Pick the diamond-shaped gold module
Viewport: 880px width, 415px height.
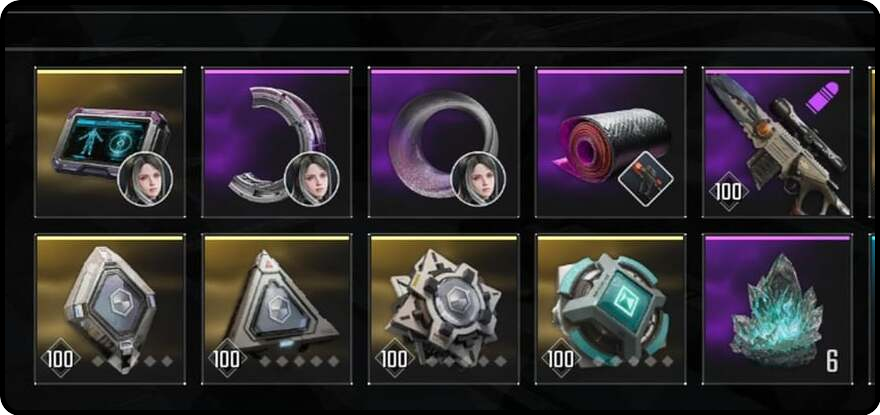click(110, 309)
